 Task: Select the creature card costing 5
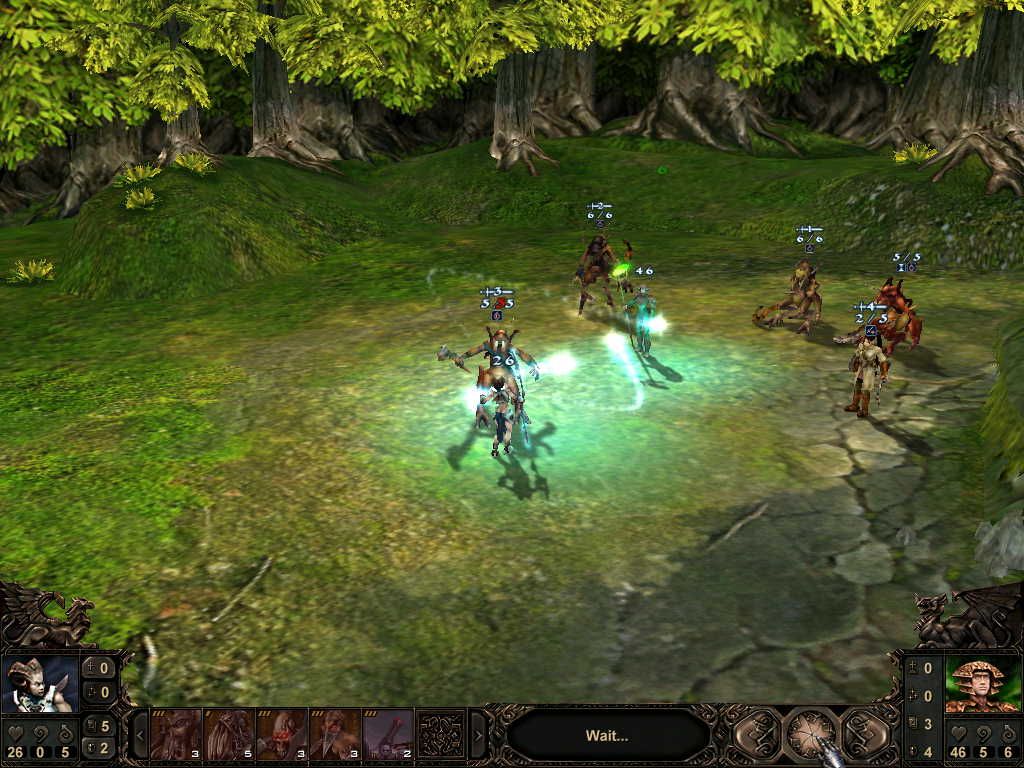click(229, 735)
